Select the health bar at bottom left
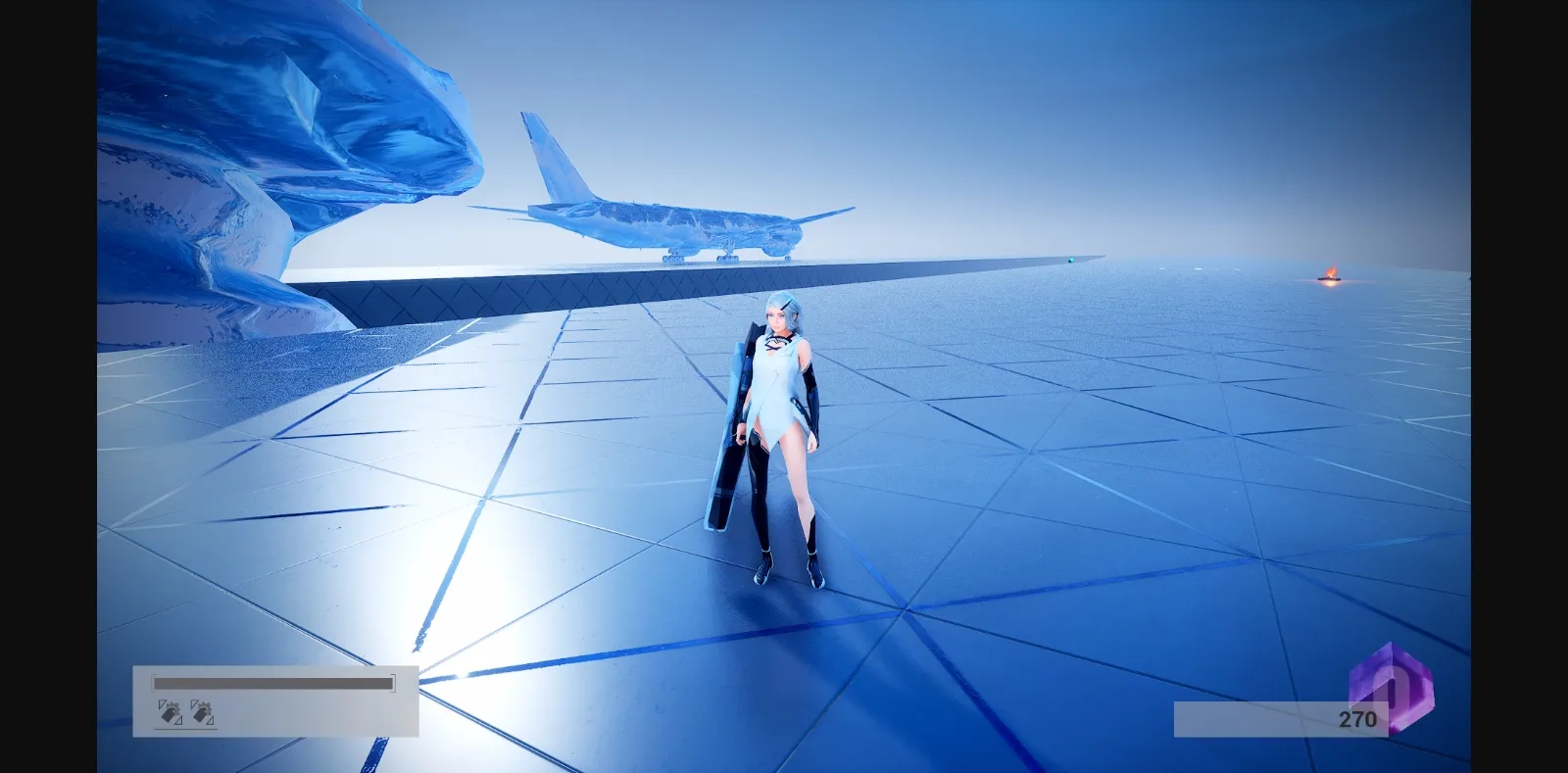Image resolution: width=1568 pixels, height=773 pixels. (274, 683)
